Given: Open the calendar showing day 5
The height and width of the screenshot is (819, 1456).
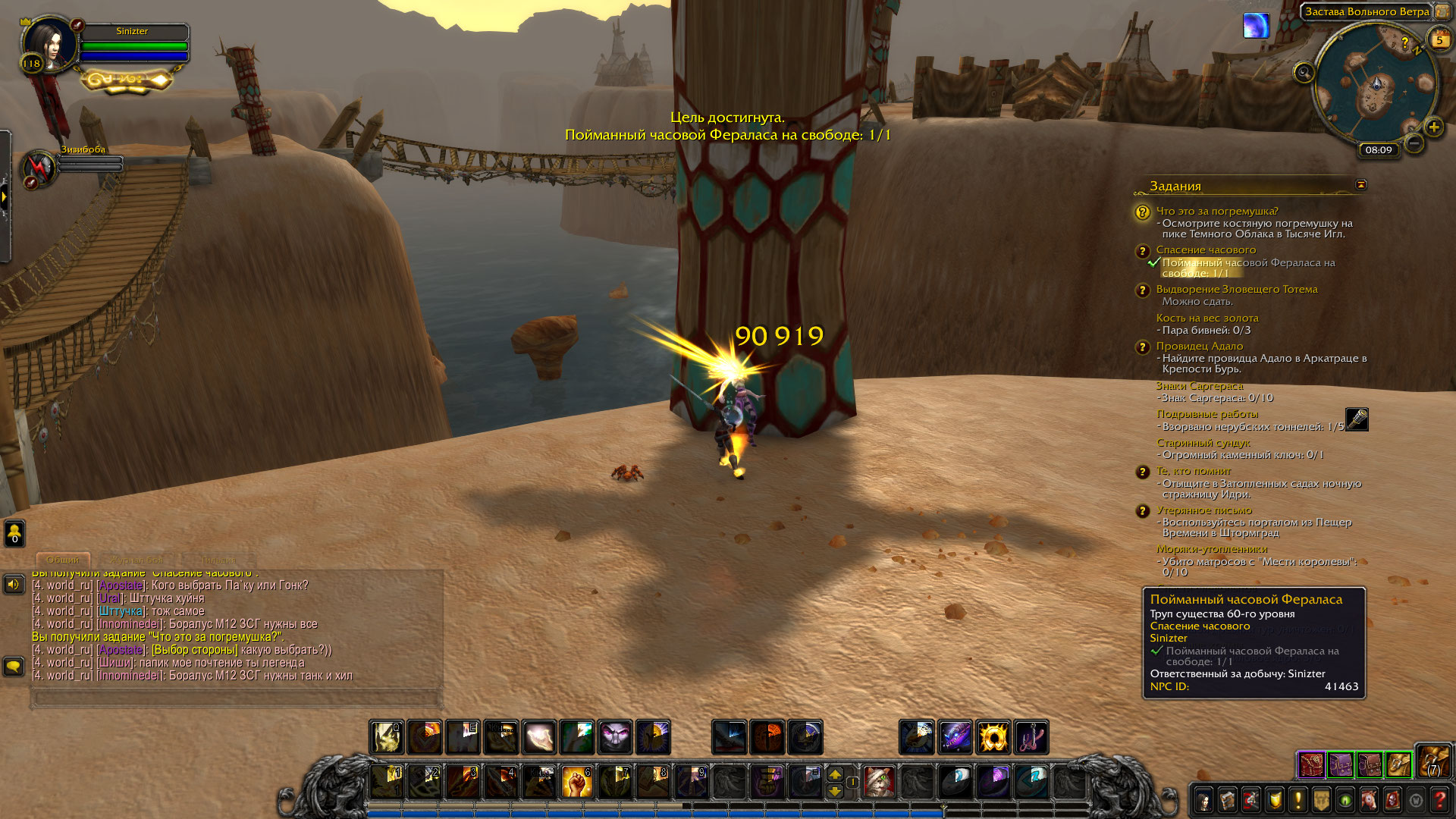Looking at the screenshot, I should click(x=1439, y=40).
